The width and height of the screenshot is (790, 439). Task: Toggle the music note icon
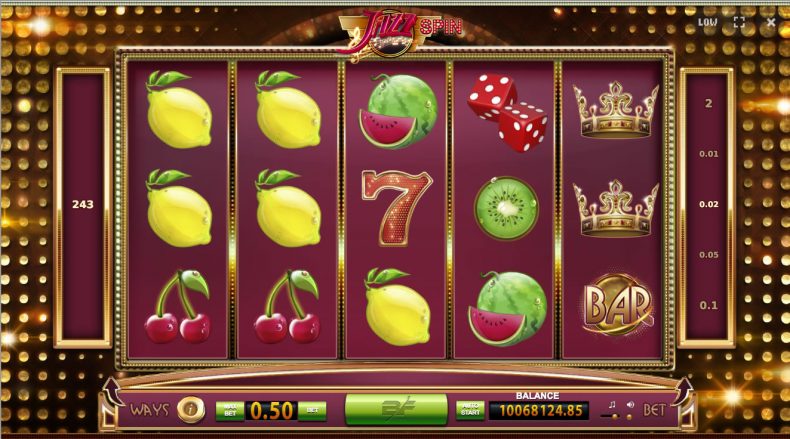612,404
